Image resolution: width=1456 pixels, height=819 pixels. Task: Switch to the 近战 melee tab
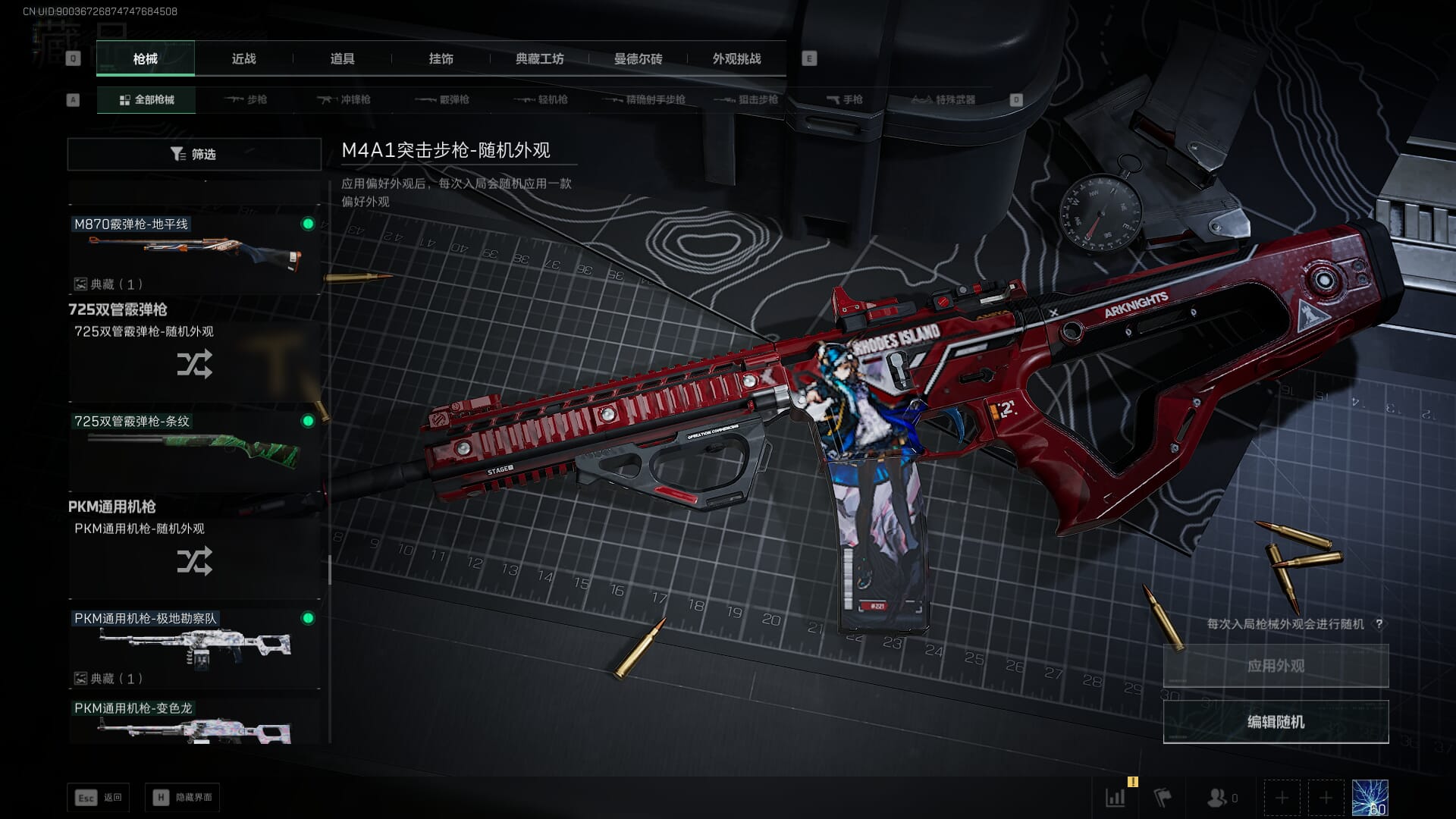(x=243, y=58)
